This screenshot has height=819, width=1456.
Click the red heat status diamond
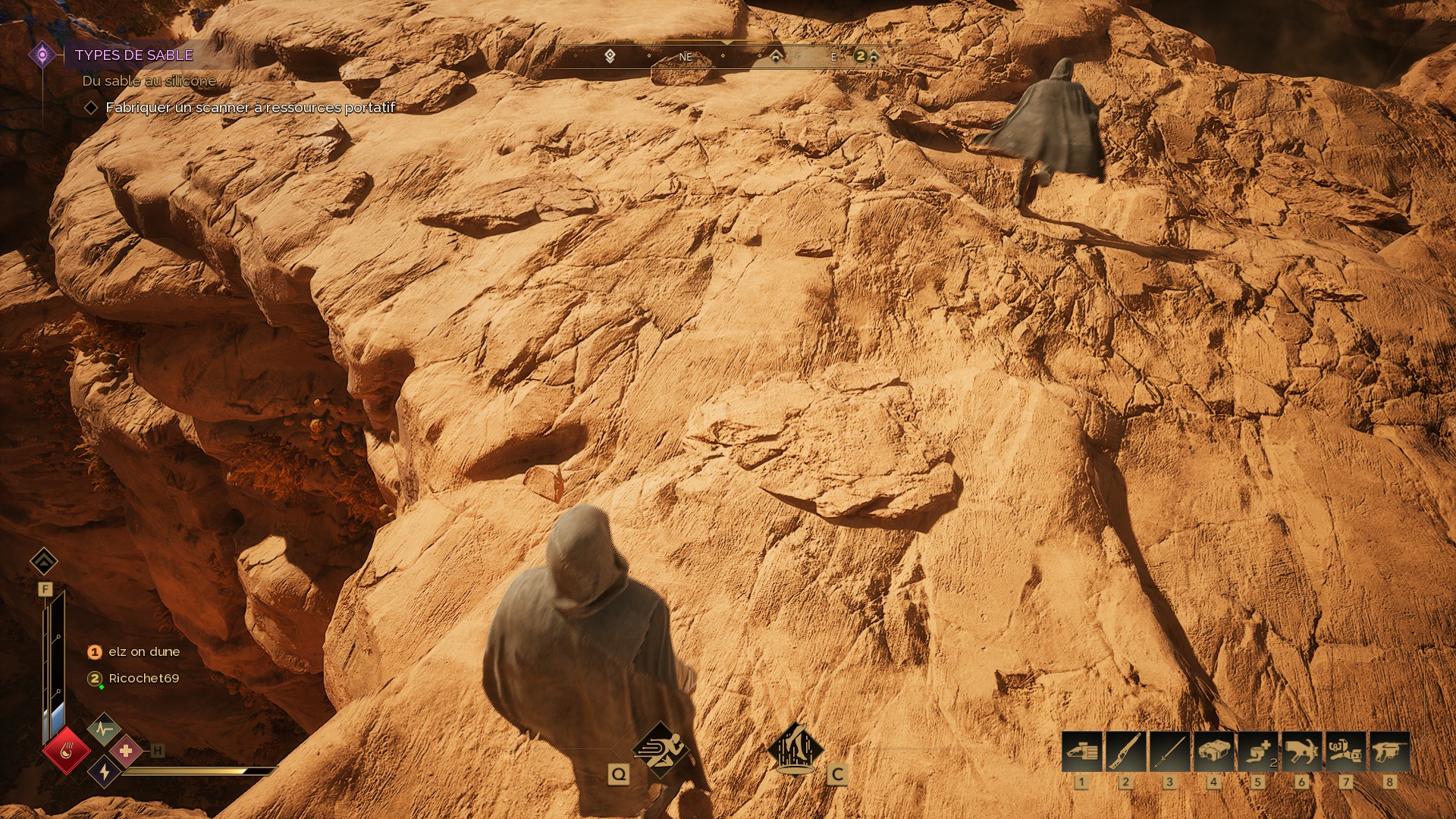pos(67,751)
